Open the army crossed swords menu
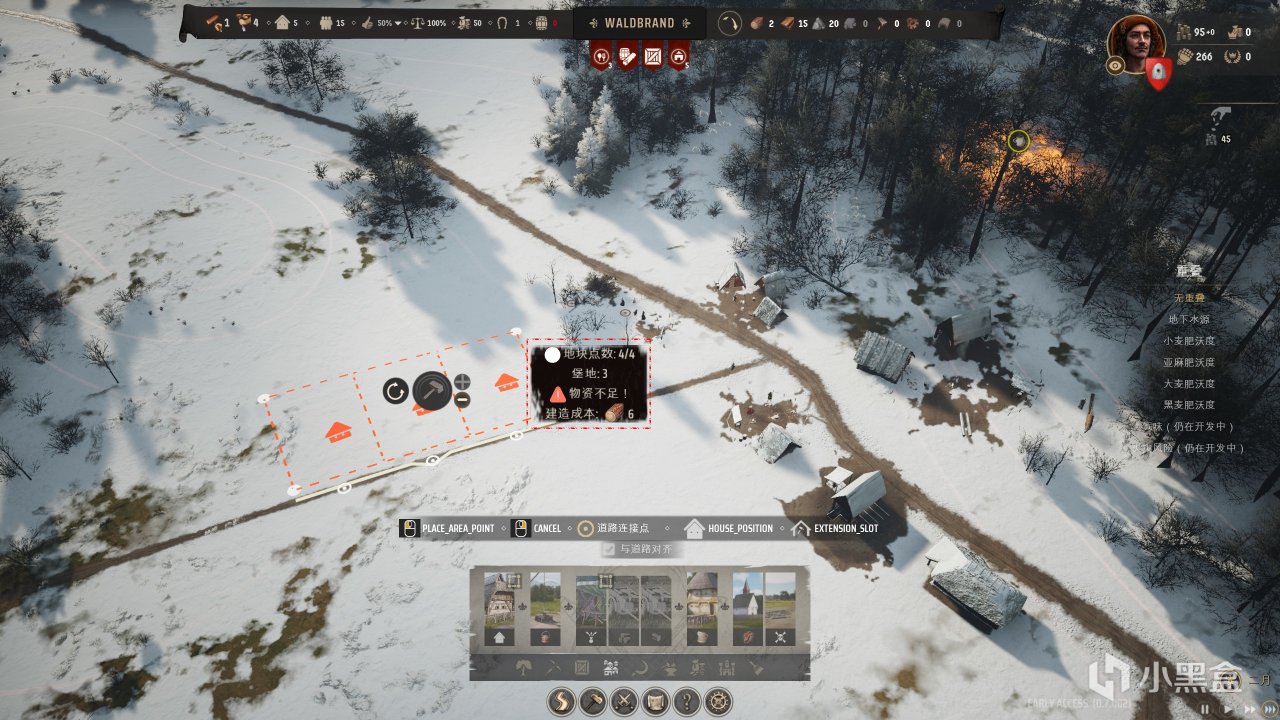Viewport: 1280px width, 720px height. (x=624, y=701)
